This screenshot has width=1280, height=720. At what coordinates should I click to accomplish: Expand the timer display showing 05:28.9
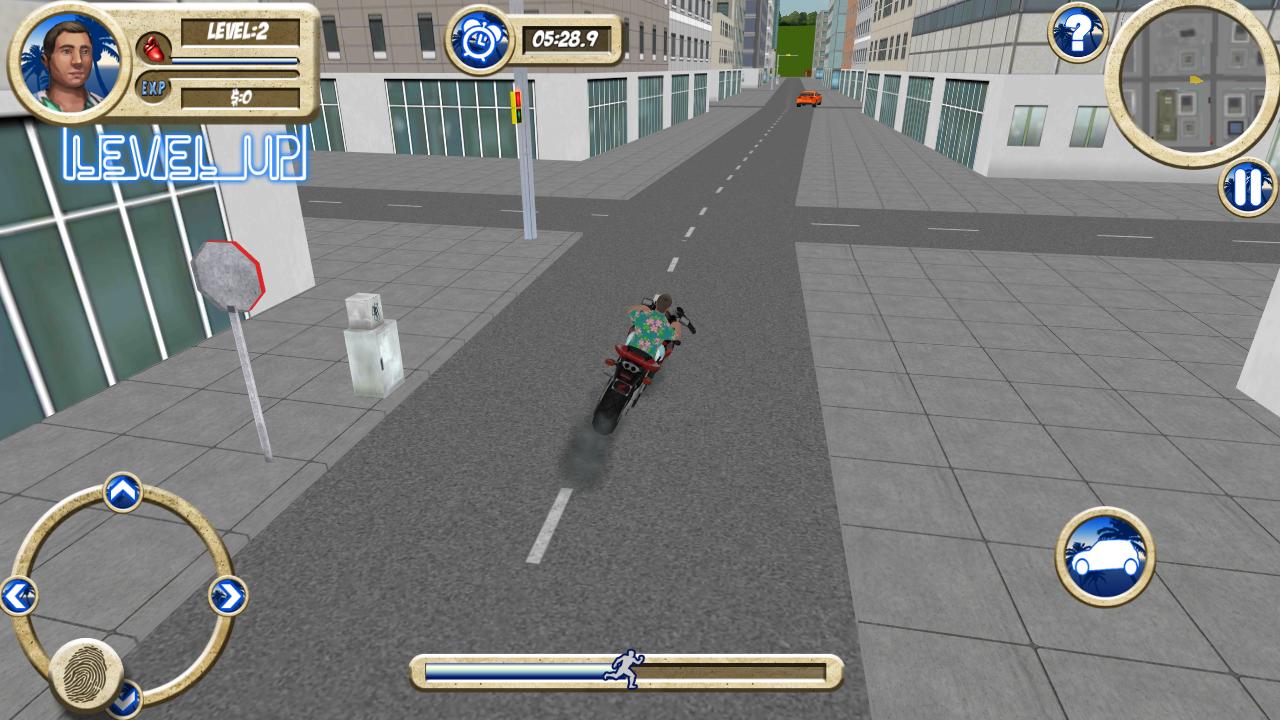click(565, 40)
